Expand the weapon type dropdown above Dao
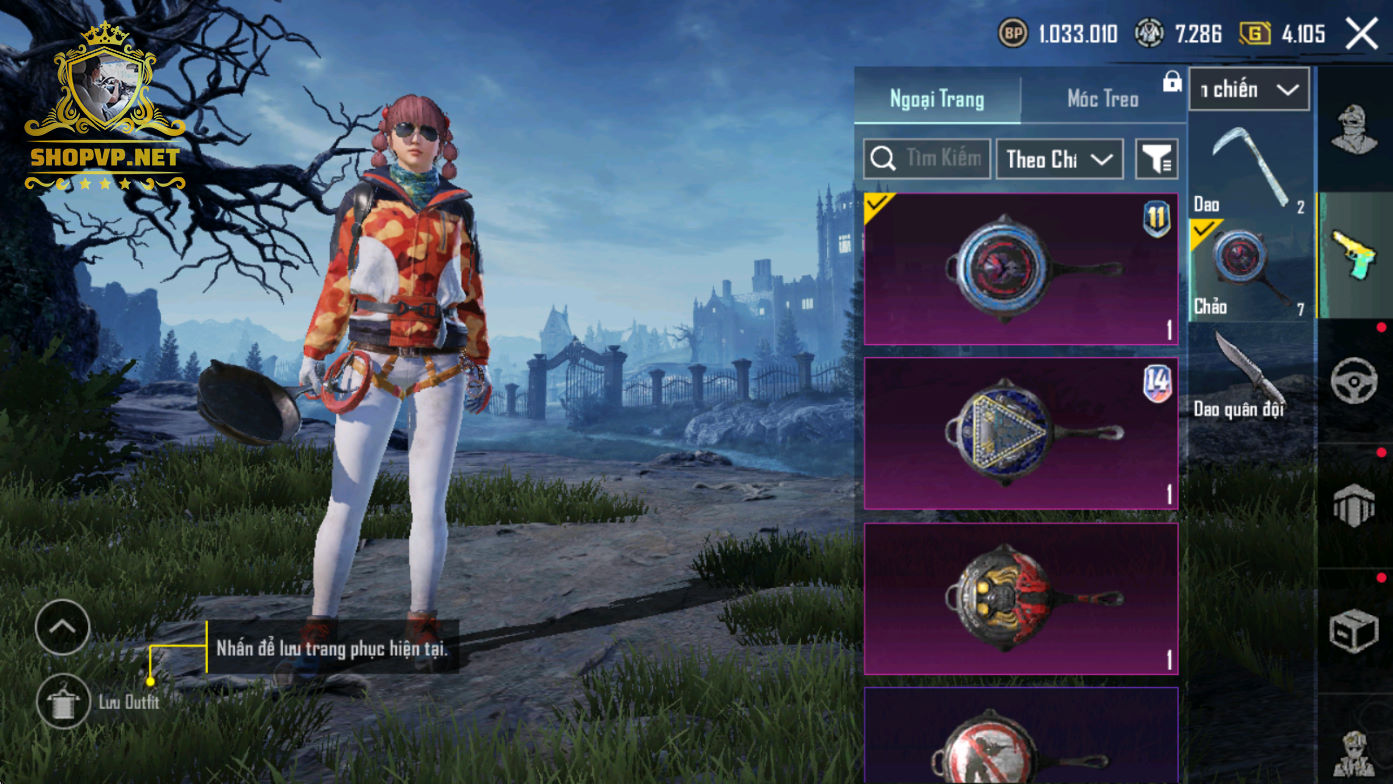The height and width of the screenshot is (784, 1393). pyautogui.click(x=1249, y=90)
